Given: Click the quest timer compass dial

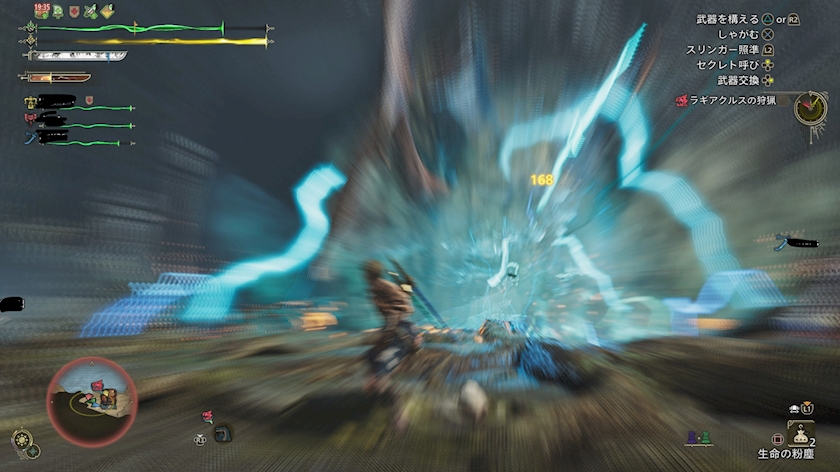Looking at the screenshot, I should coord(810,108).
